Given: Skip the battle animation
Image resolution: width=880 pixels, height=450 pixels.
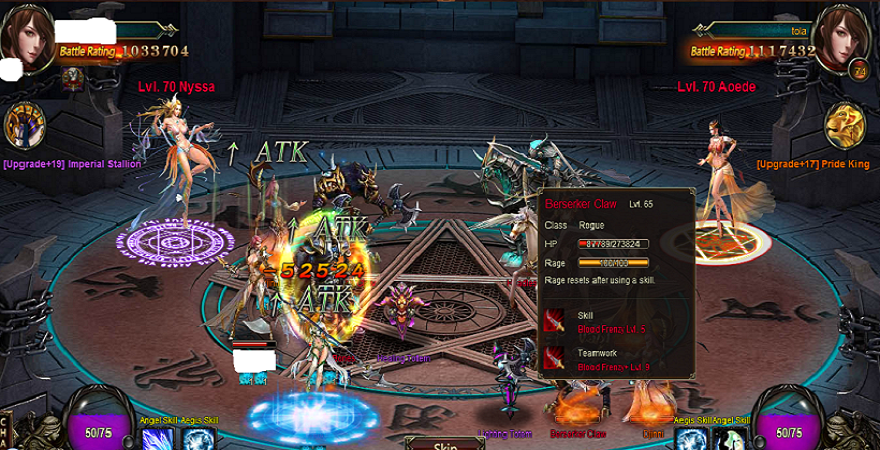Looking at the screenshot, I should pos(443,443).
